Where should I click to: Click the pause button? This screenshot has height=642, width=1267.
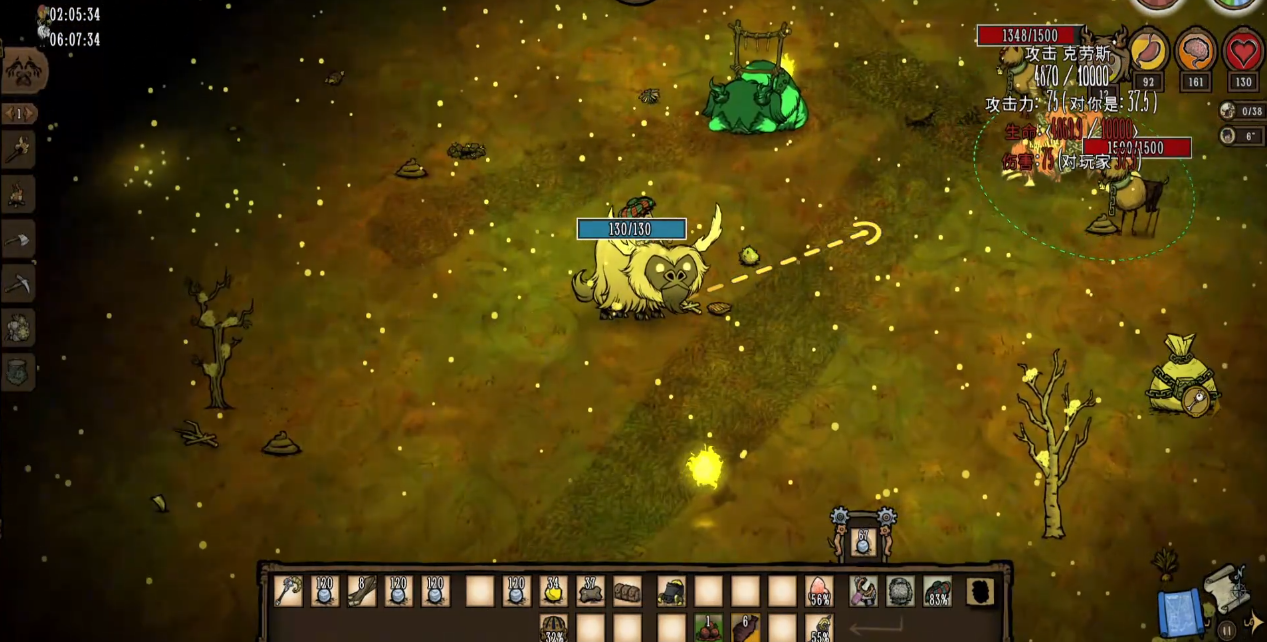point(1226,631)
